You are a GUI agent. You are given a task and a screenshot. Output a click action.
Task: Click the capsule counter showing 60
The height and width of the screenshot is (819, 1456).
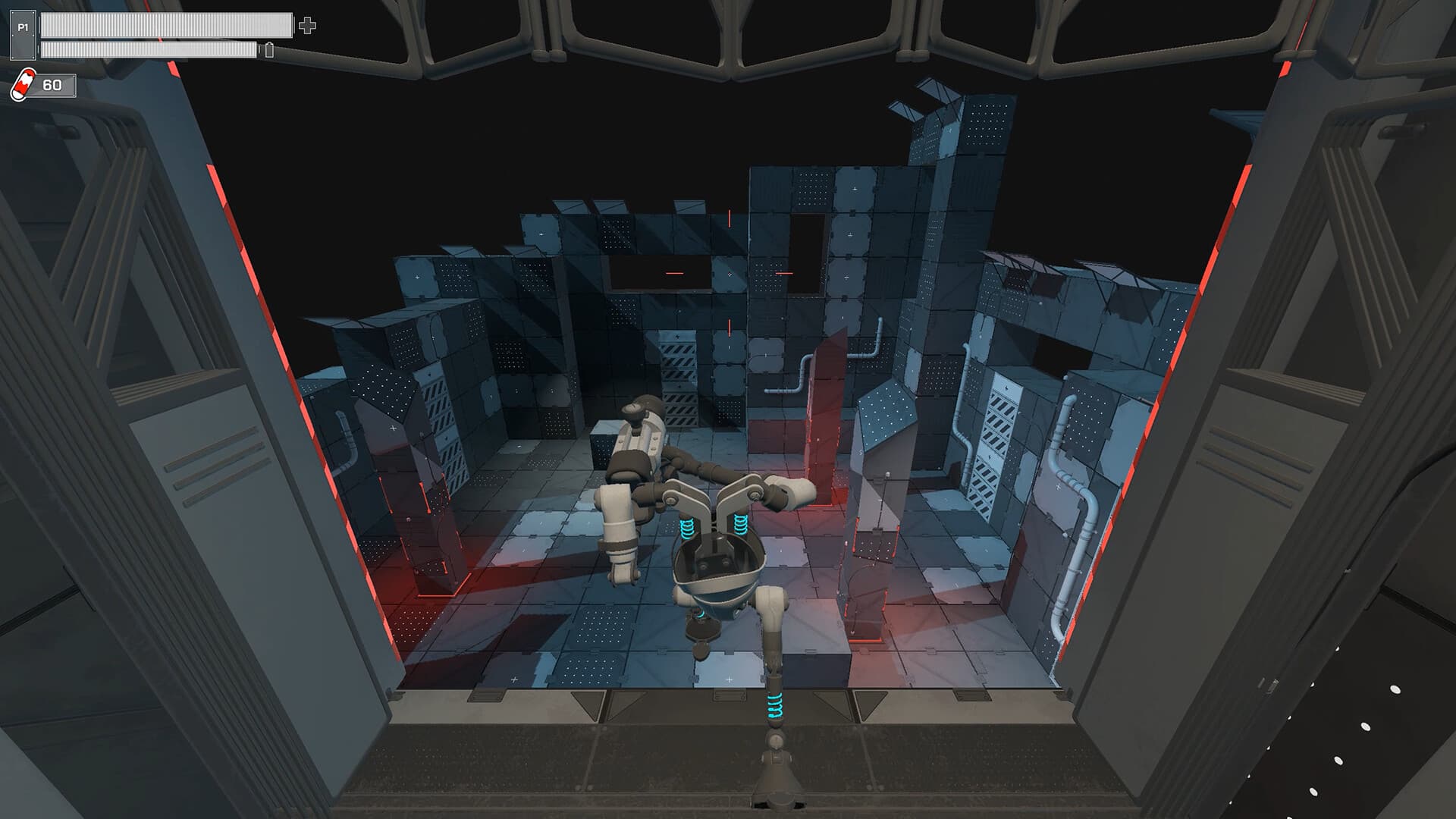click(52, 85)
